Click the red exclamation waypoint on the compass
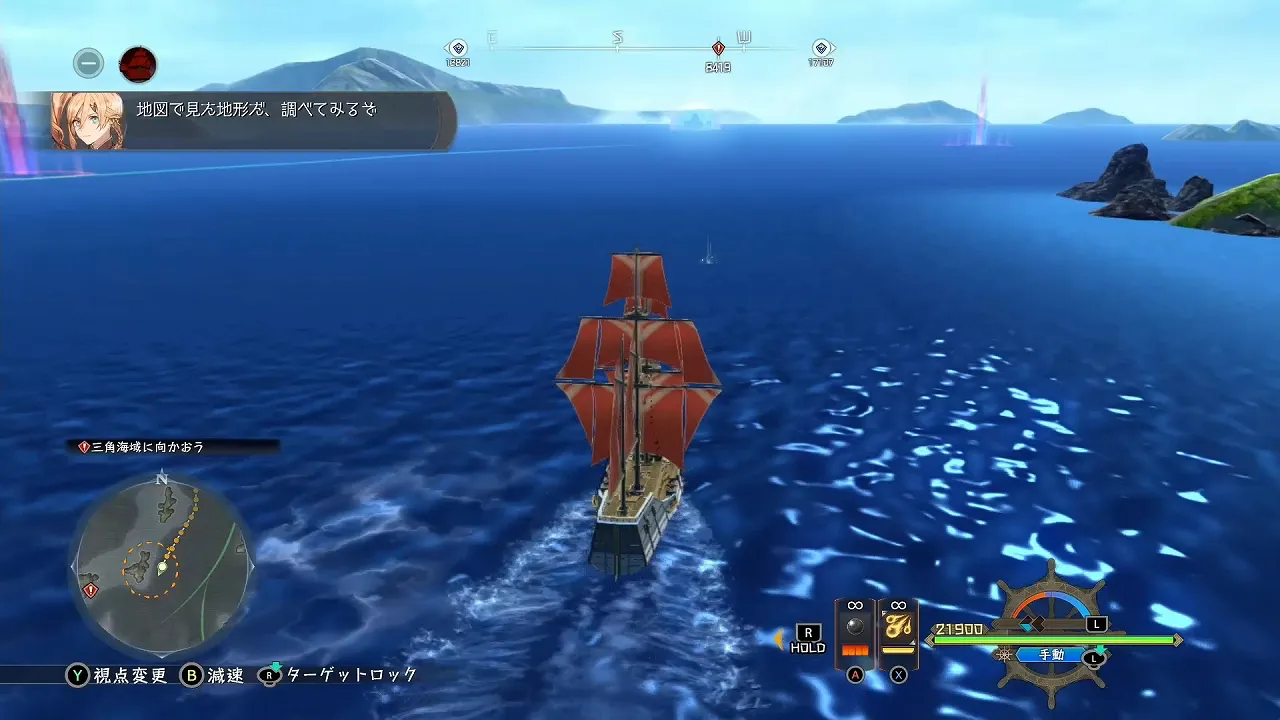Image resolution: width=1280 pixels, height=720 pixels. click(716, 46)
